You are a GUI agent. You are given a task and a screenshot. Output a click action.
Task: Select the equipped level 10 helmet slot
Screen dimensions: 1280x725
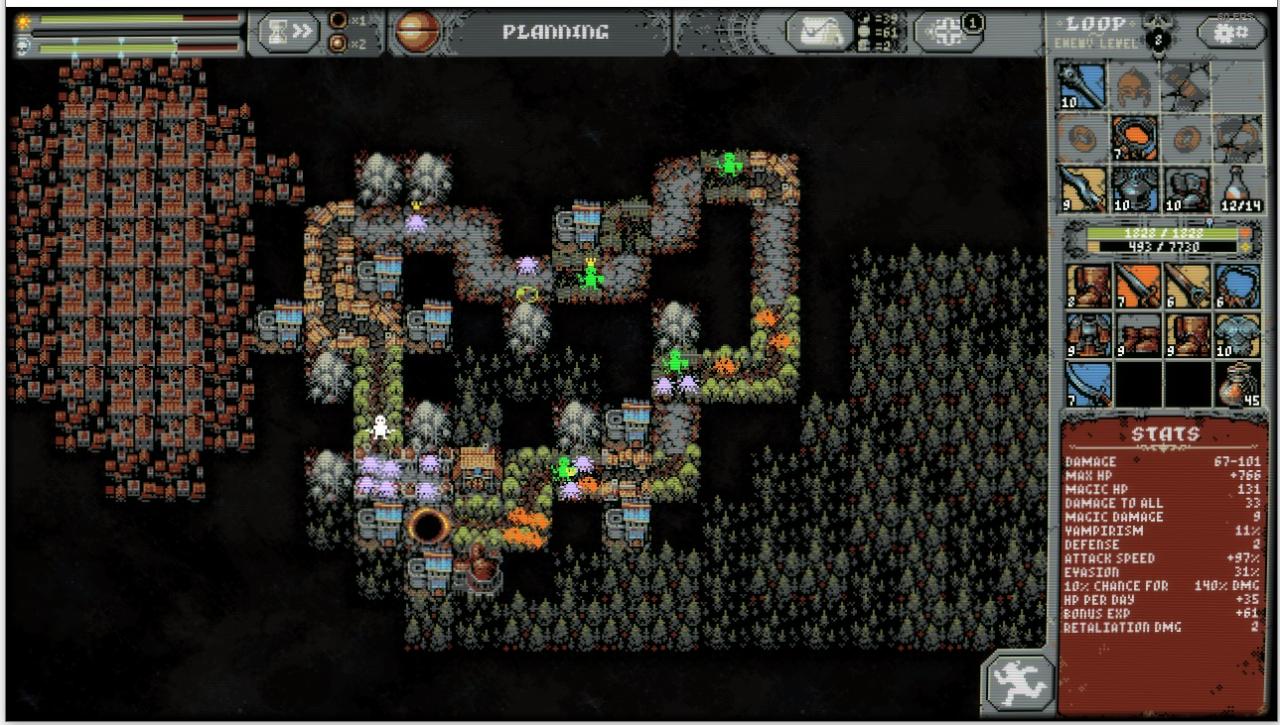(1135, 189)
